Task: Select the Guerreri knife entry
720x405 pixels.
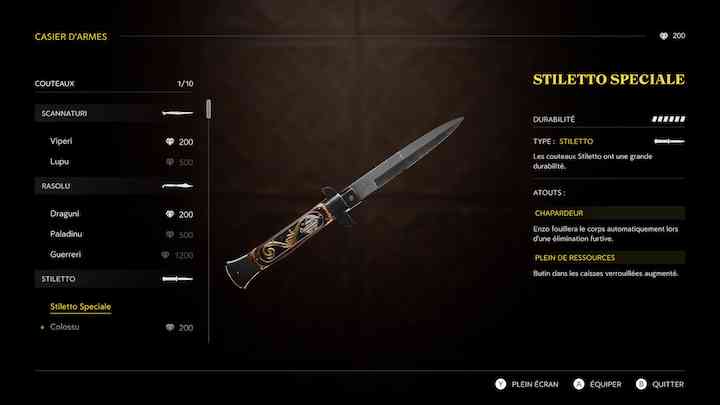Action: click(x=67, y=254)
